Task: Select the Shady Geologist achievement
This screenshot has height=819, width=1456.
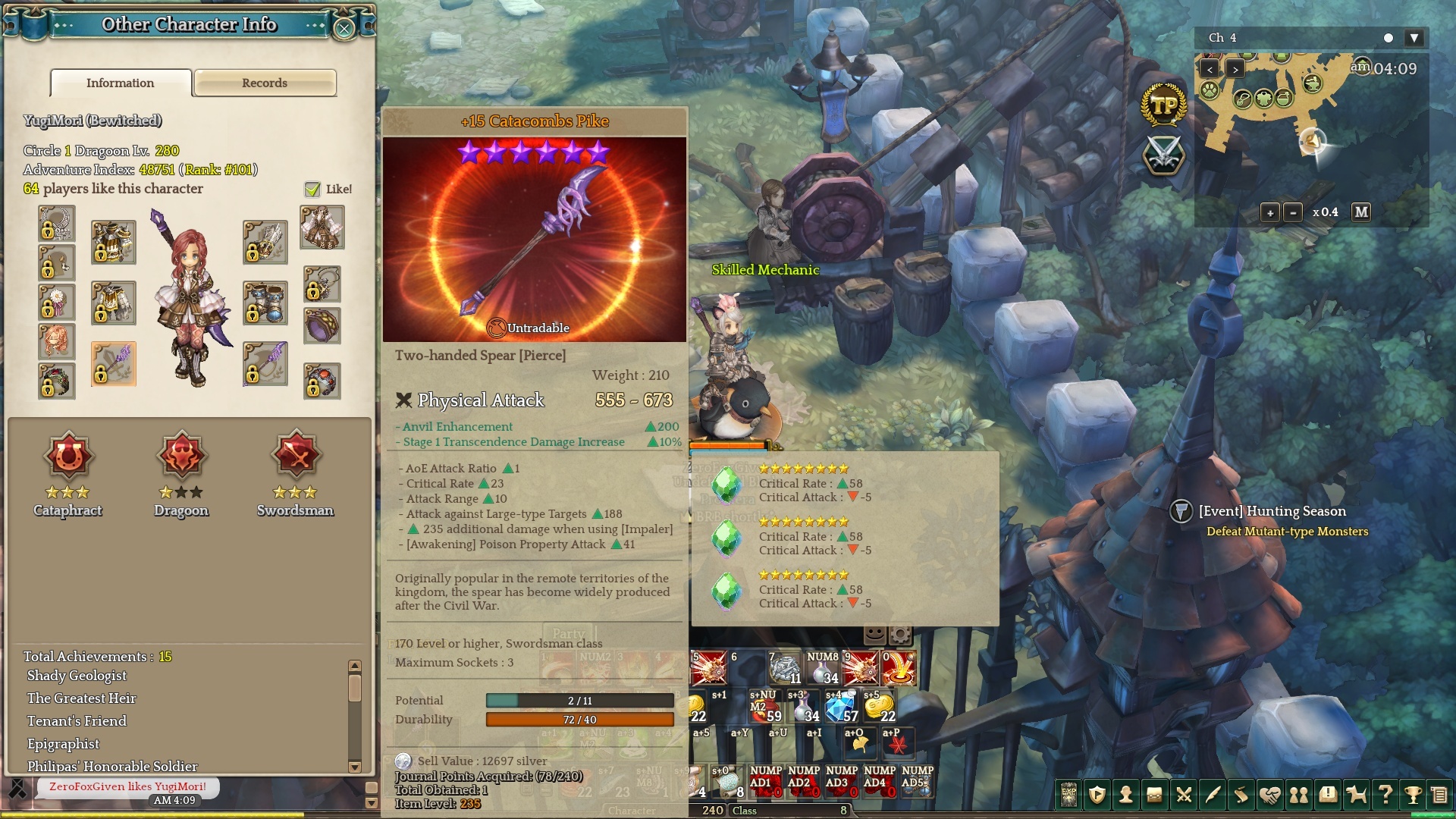Action: coord(77,676)
